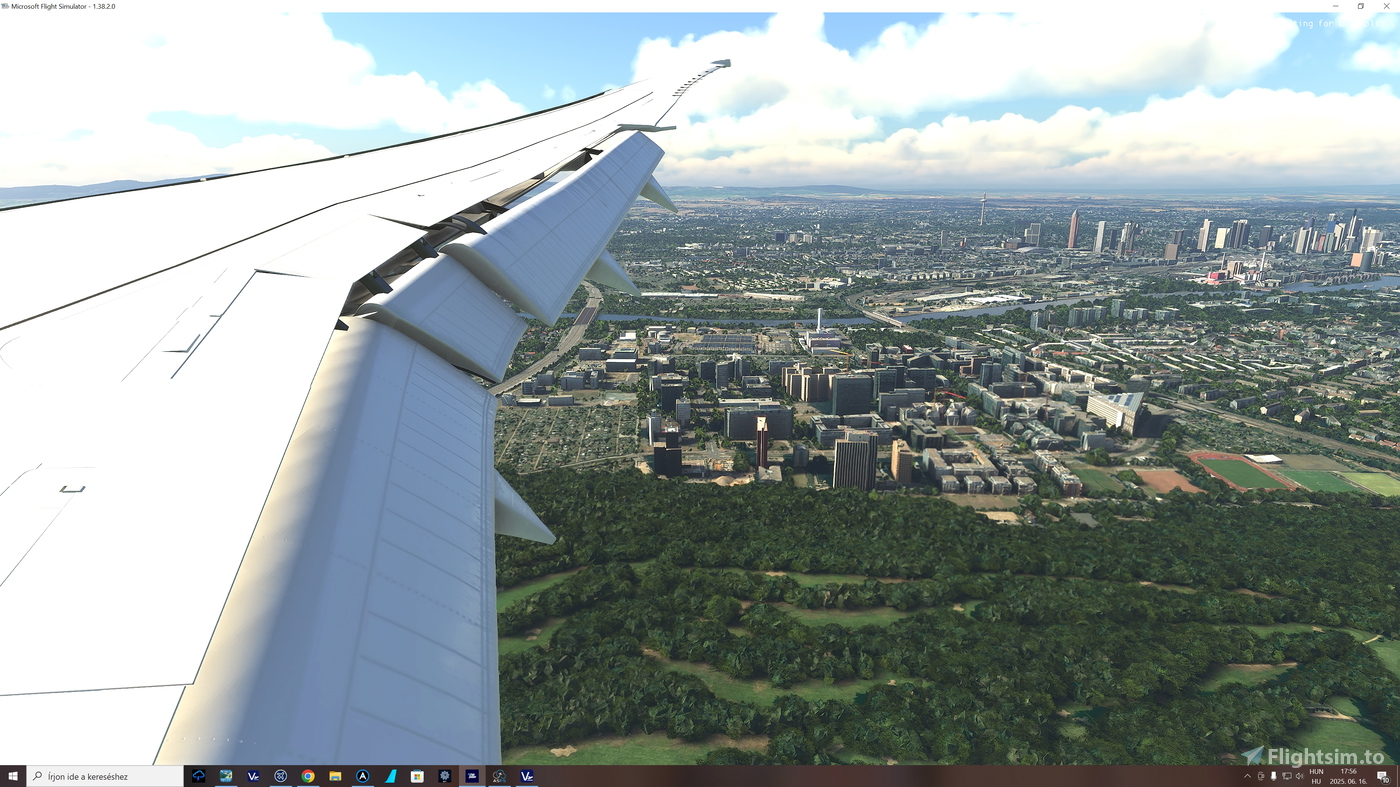This screenshot has width=1400, height=787.
Task: Select the Volanta flight tracker taskbar icon
Action: (x=524, y=774)
